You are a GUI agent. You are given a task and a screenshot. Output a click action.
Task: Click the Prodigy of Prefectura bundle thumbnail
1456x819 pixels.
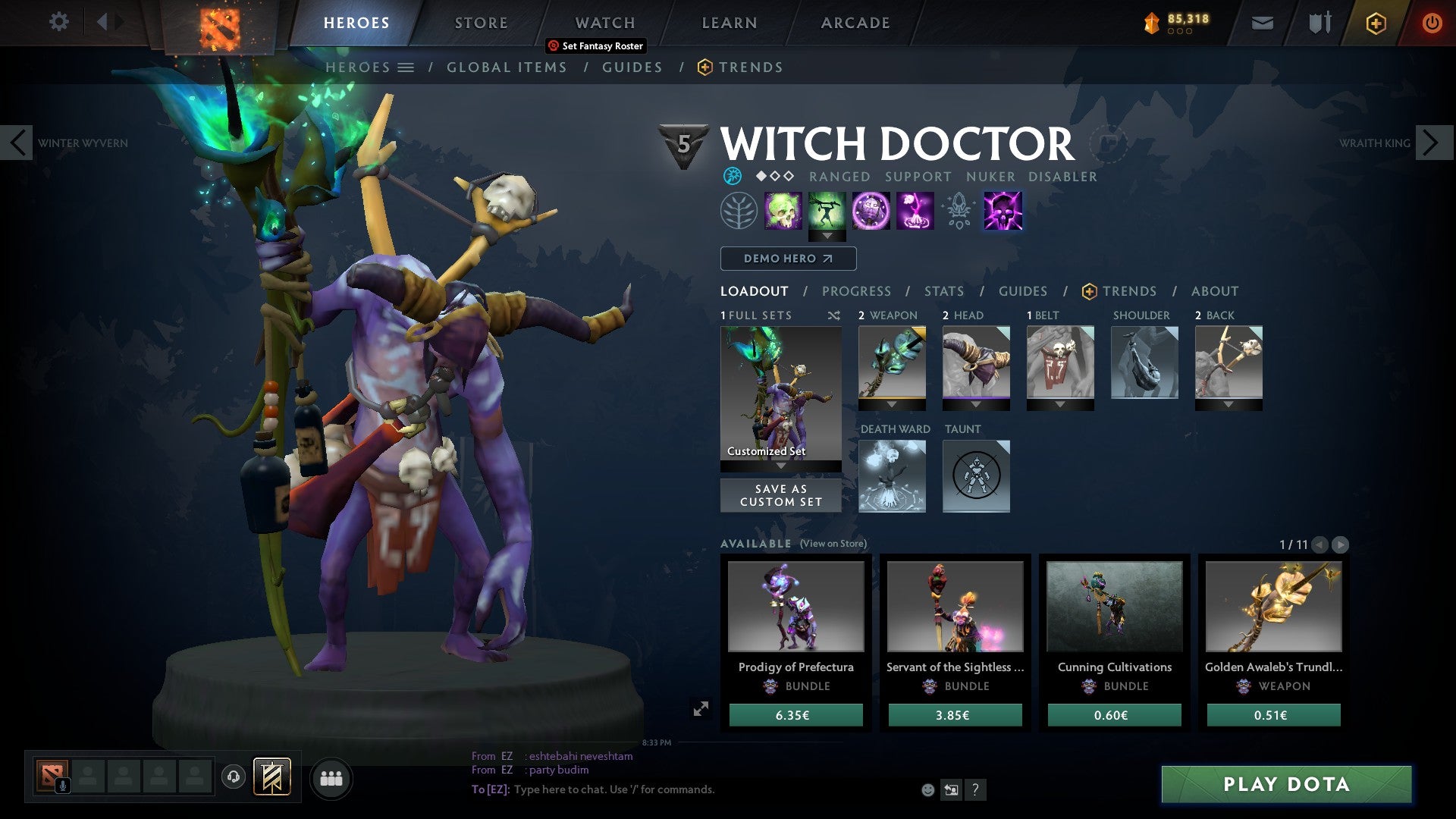795,606
